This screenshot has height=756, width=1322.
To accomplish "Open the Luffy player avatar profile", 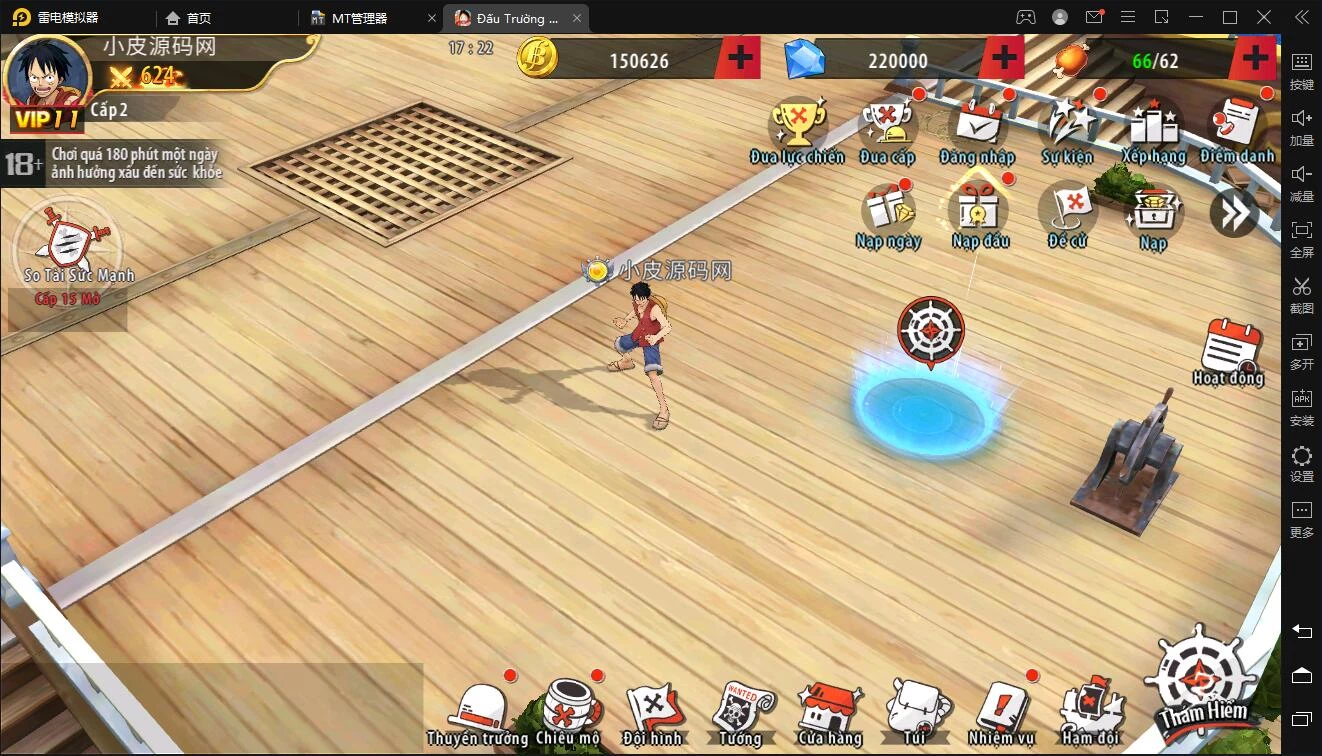I will 46,82.
